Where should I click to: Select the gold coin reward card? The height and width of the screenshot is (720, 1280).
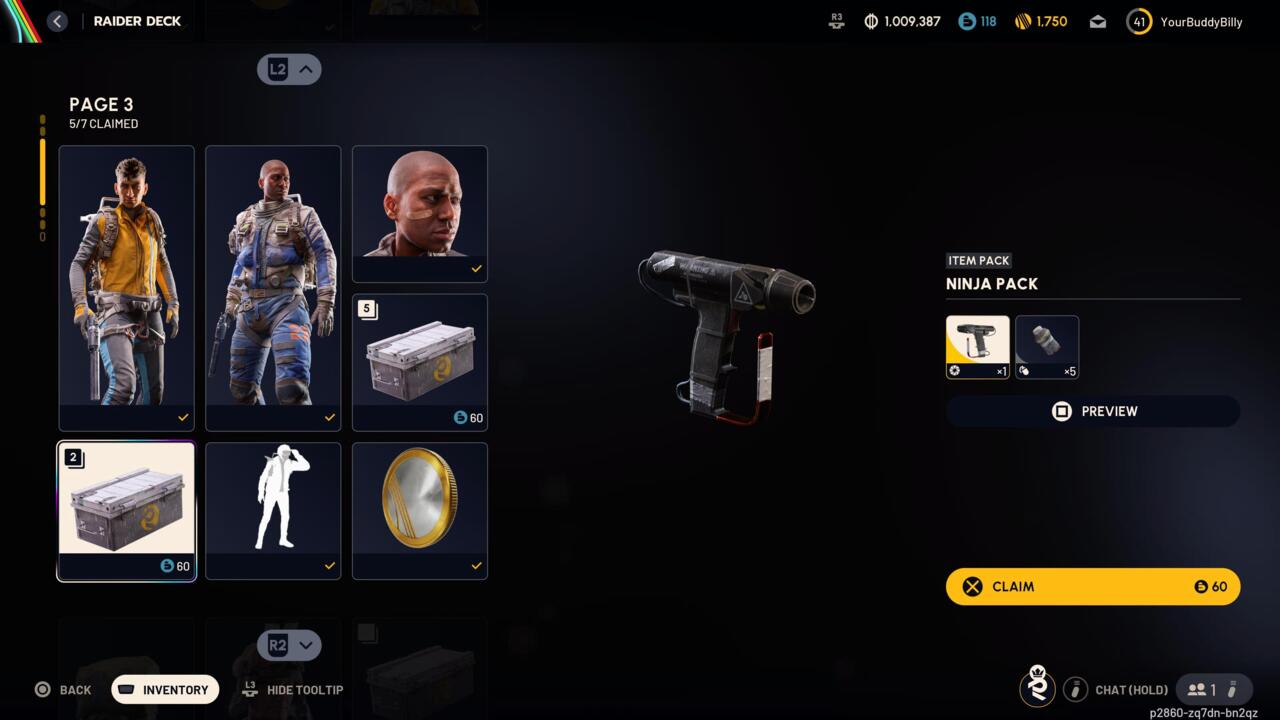coord(420,510)
